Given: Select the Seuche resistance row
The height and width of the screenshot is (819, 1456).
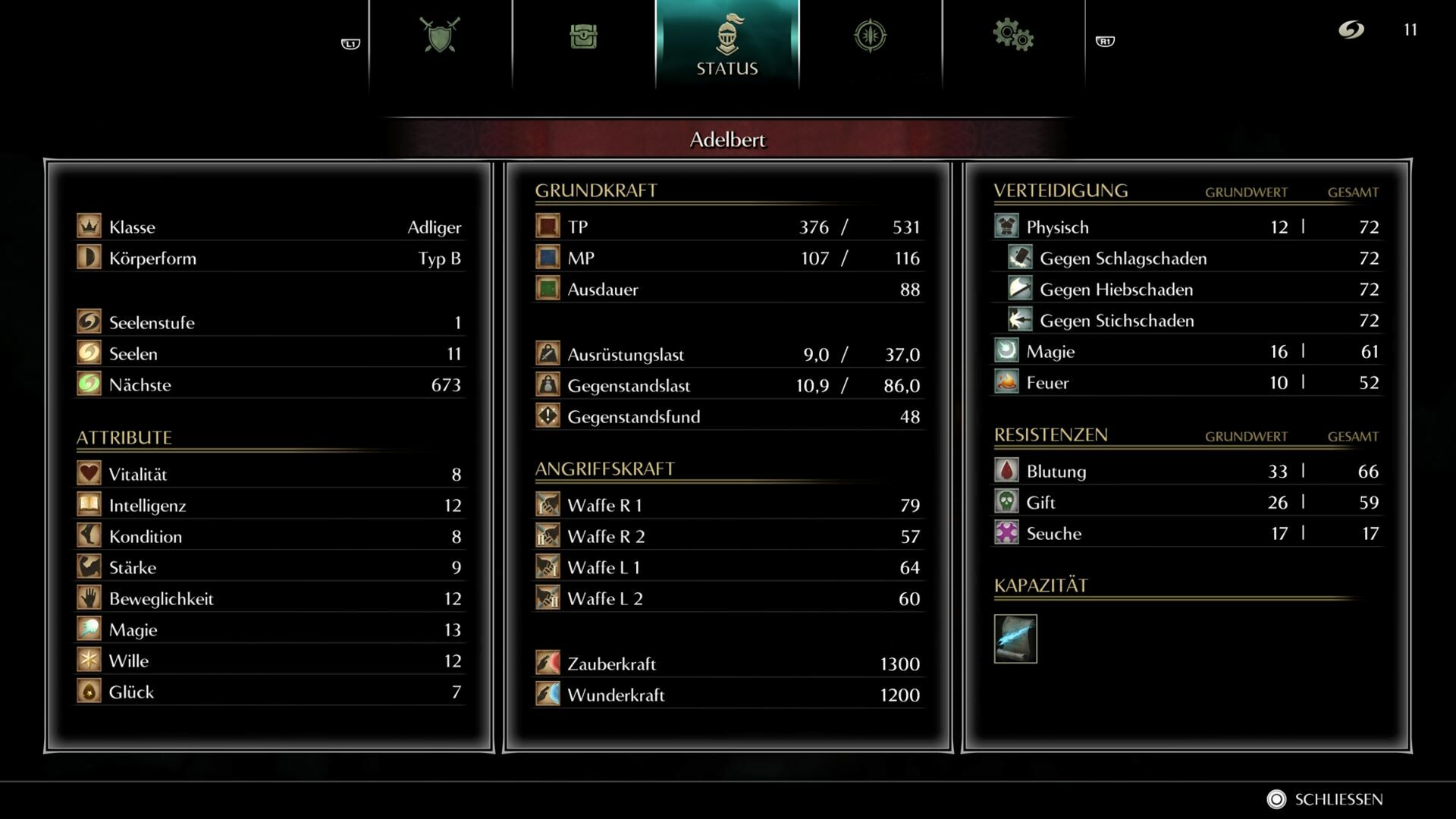Looking at the screenshot, I should pos(1186,533).
